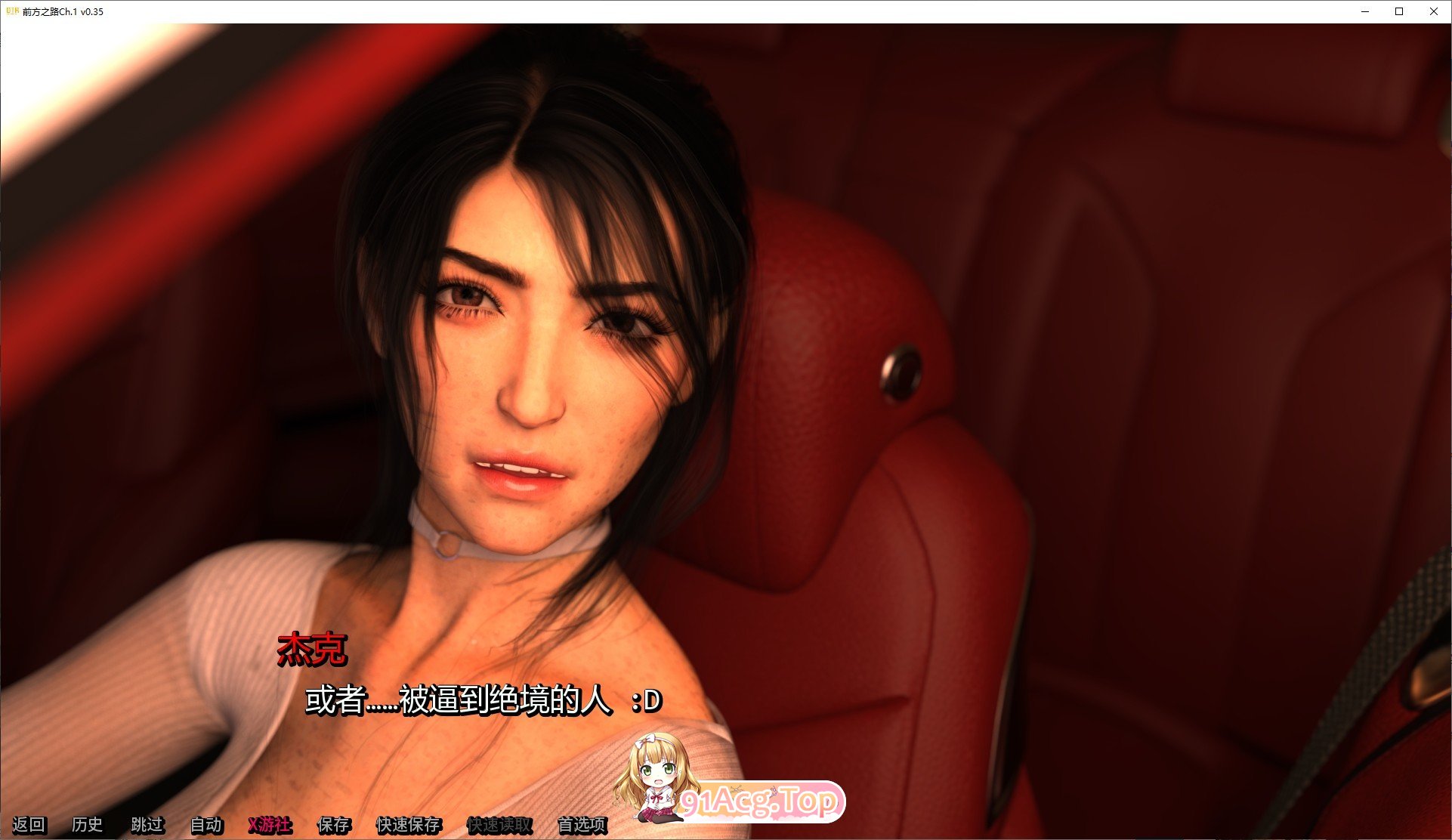
Task: Click the highlighted X游社 link
Action: 270,826
